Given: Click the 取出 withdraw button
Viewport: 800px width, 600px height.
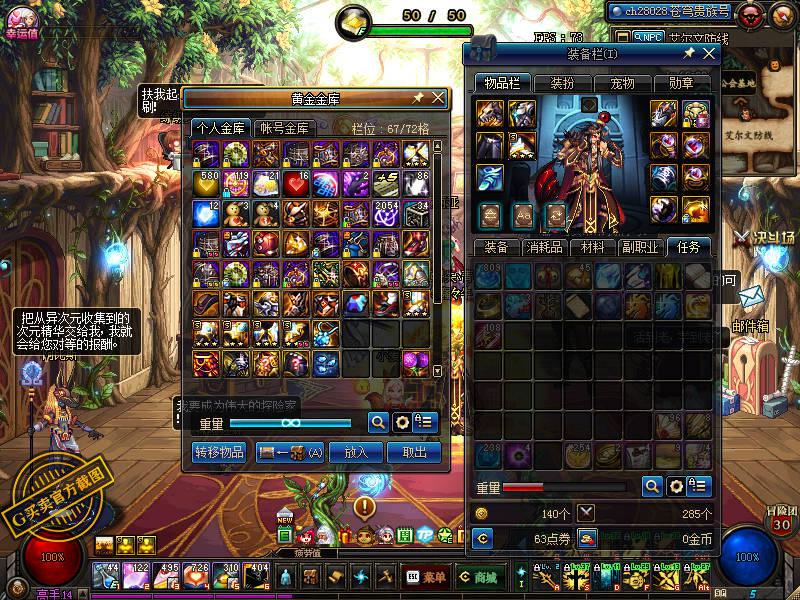Looking at the screenshot, I should (414, 452).
